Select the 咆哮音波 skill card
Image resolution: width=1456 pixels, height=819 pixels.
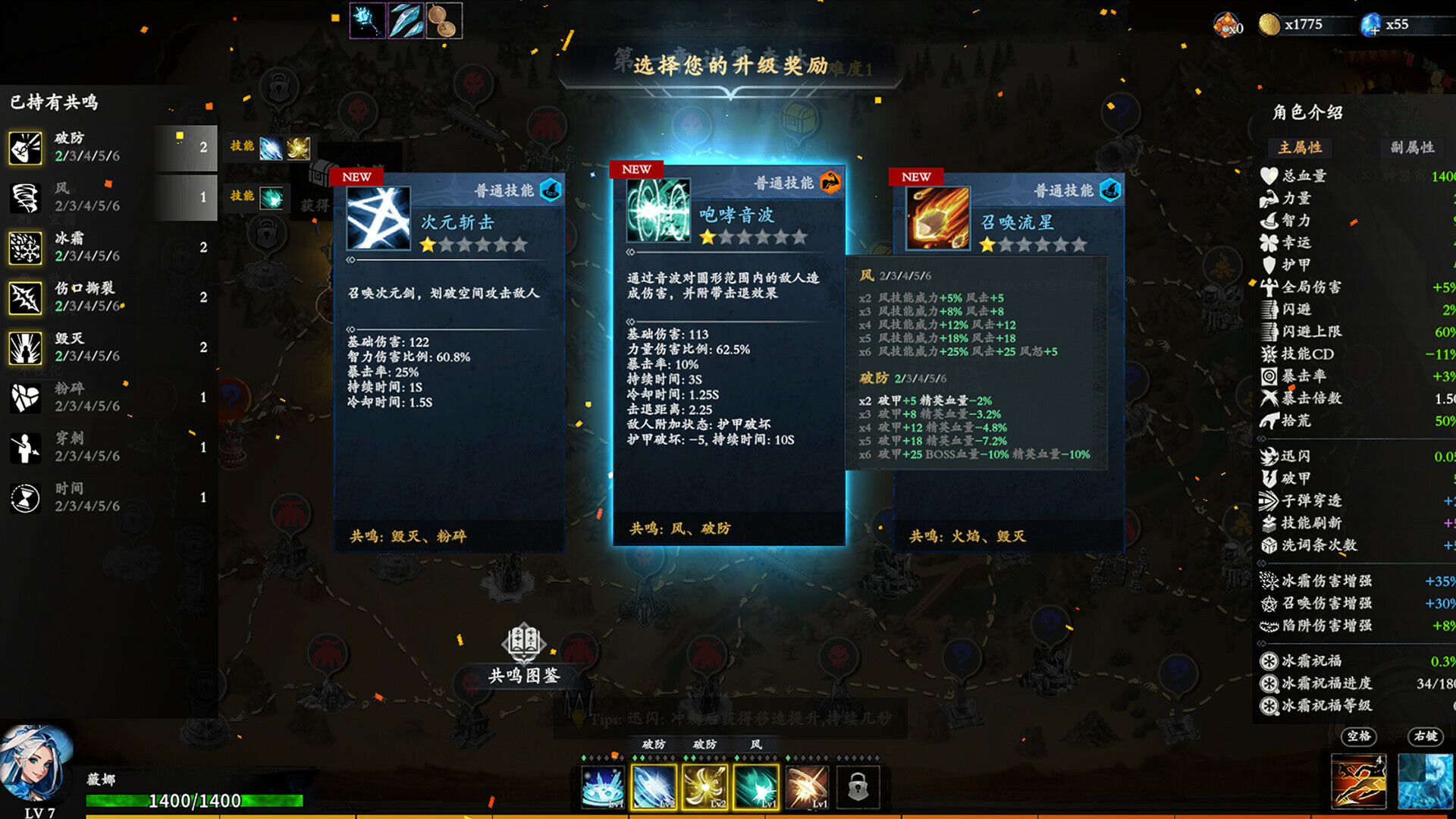(730, 356)
